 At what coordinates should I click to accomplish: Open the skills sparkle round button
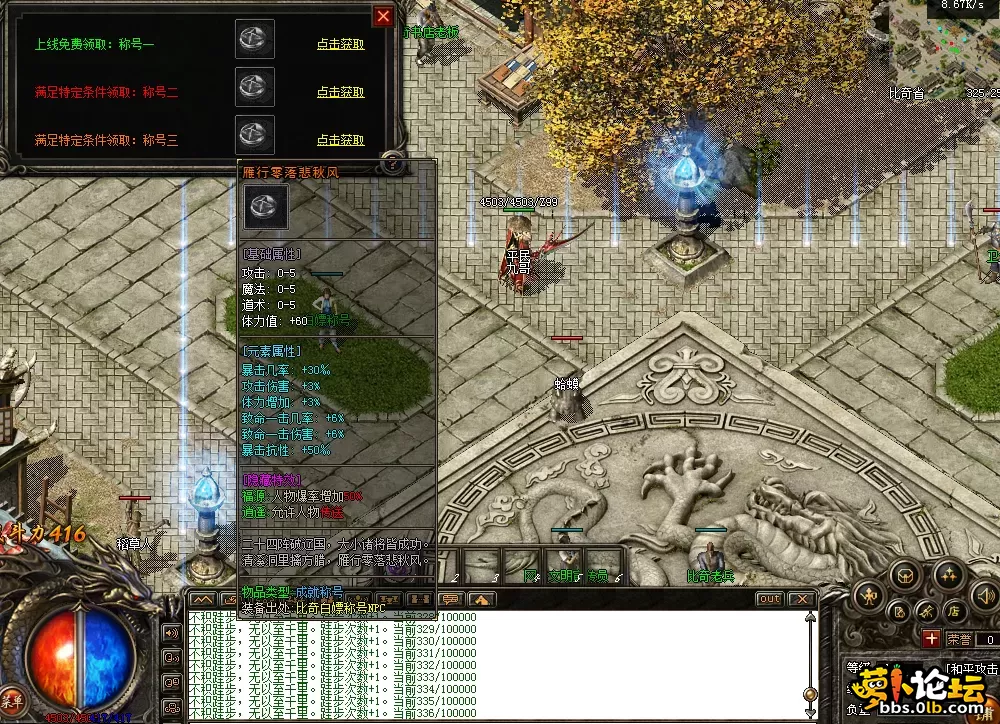click(x=949, y=575)
